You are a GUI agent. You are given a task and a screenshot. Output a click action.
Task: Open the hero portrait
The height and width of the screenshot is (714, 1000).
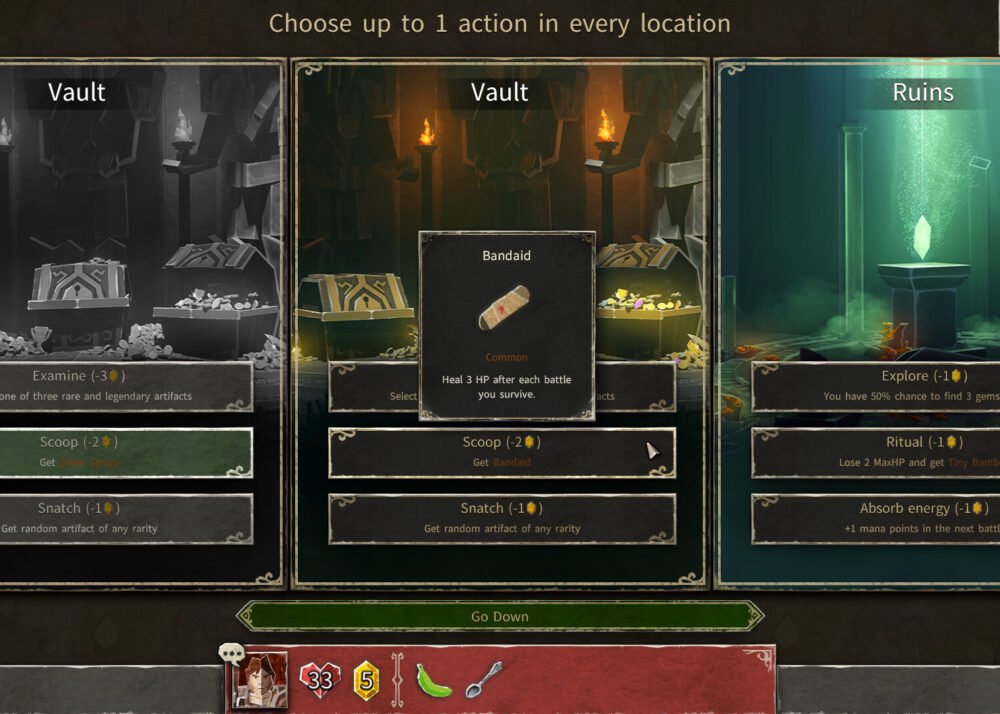click(x=260, y=680)
